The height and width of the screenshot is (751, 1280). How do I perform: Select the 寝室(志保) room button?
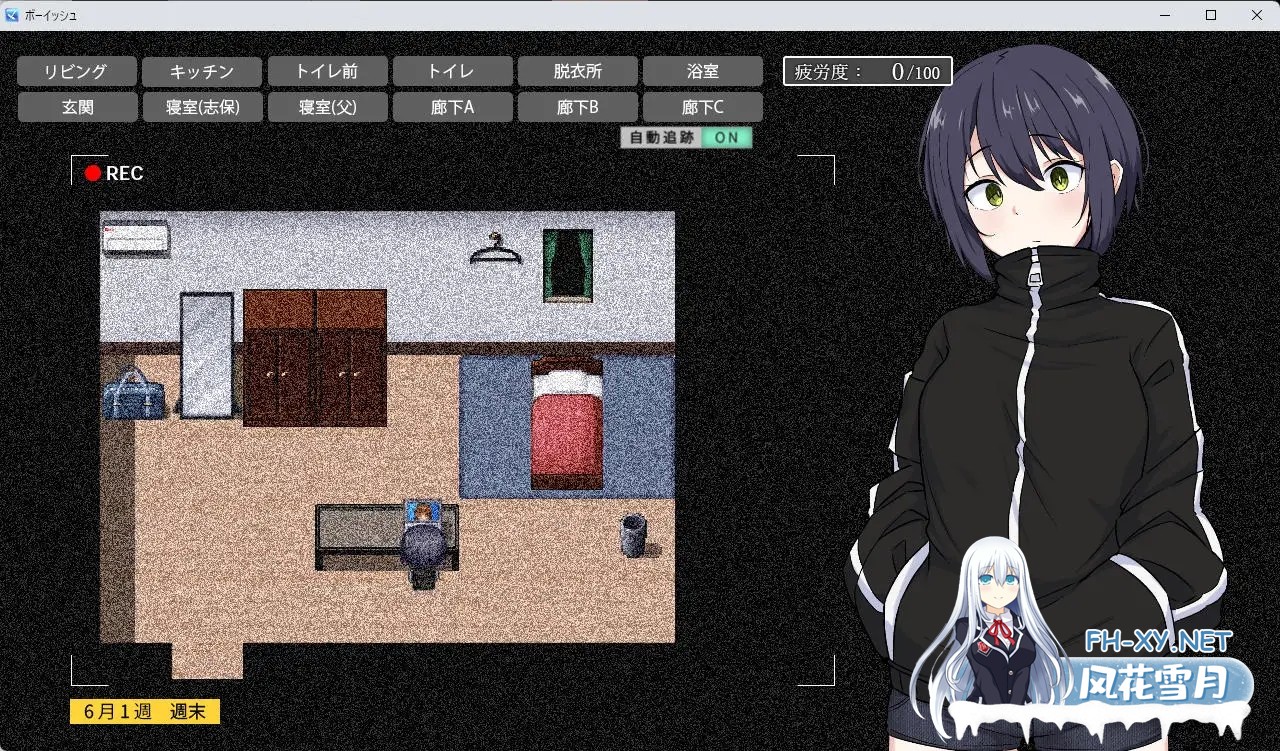[202, 106]
